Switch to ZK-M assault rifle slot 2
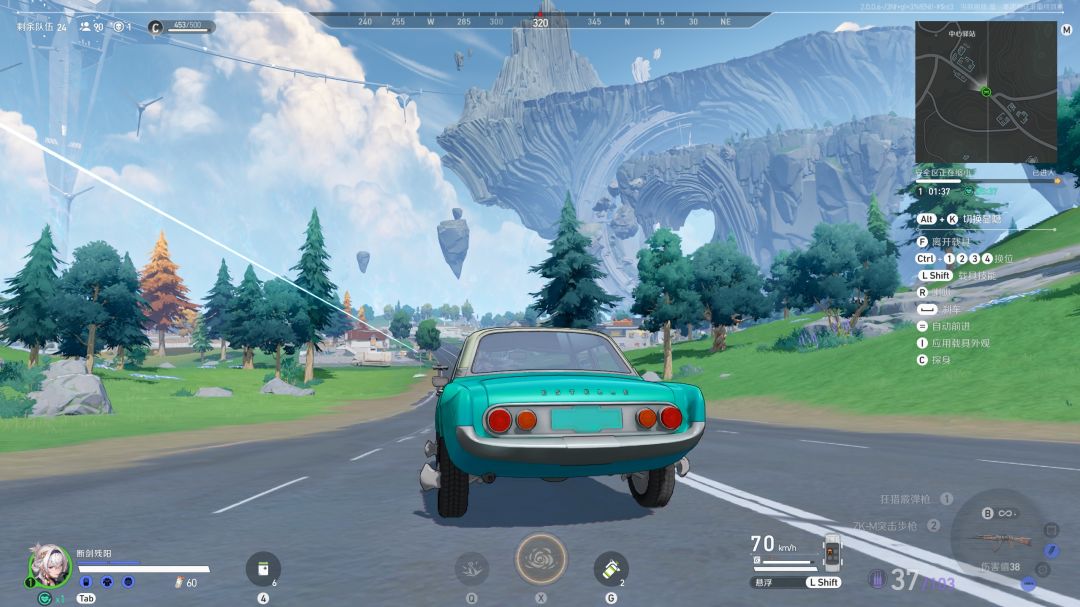The width and height of the screenshot is (1080, 607). 897,525
